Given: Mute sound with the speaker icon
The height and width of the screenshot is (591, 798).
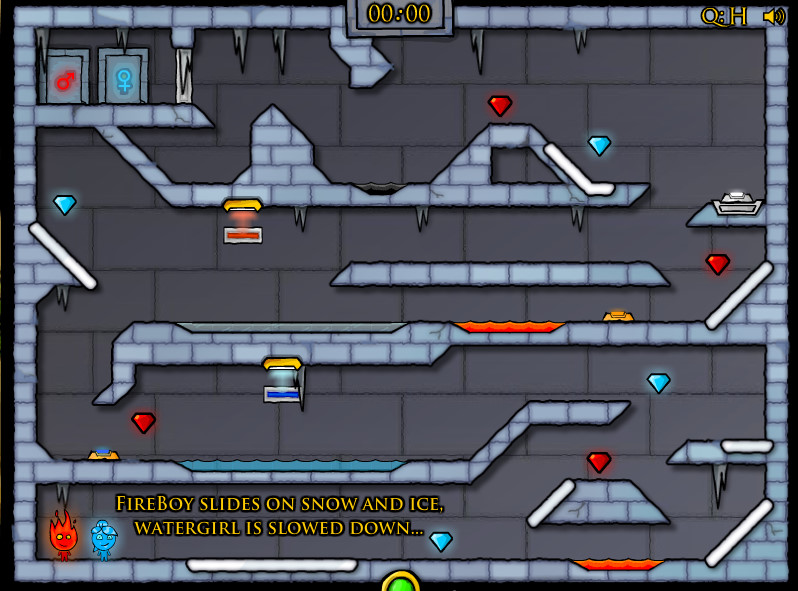Looking at the screenshot, I should 773,16.
